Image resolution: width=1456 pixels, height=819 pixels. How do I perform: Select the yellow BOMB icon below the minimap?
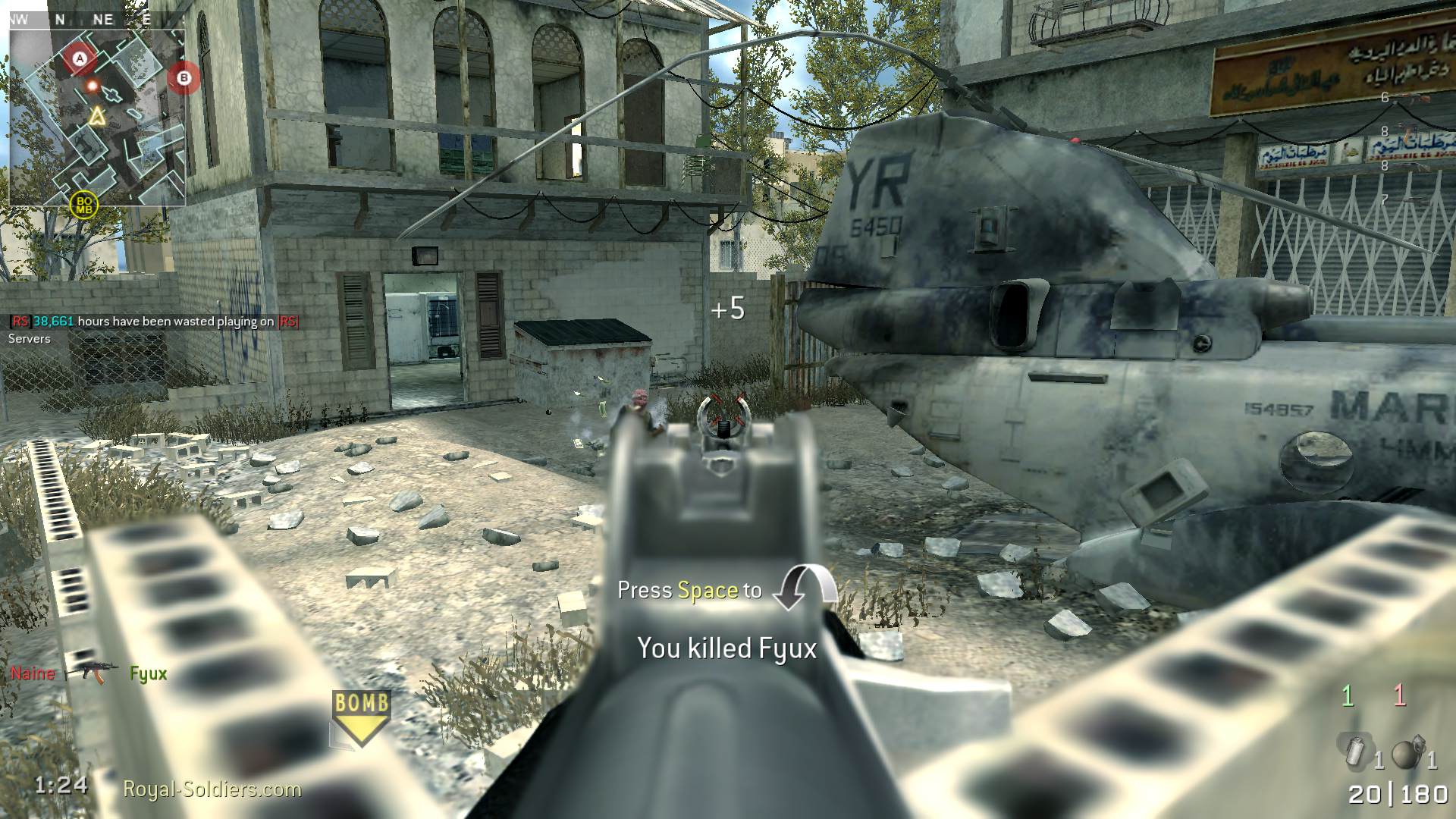point(83,203)
